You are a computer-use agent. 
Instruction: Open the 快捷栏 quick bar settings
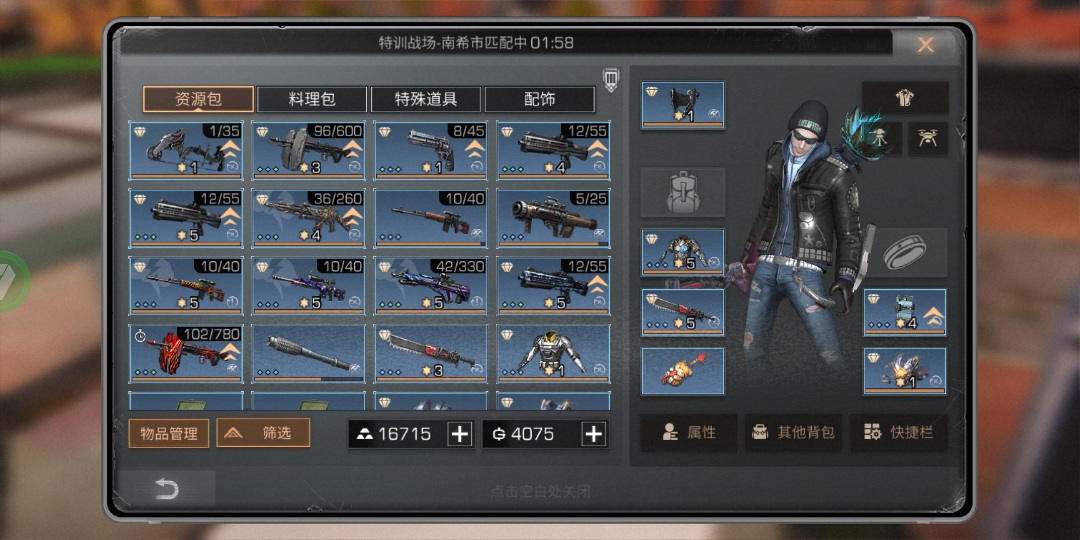pos(898,433)
